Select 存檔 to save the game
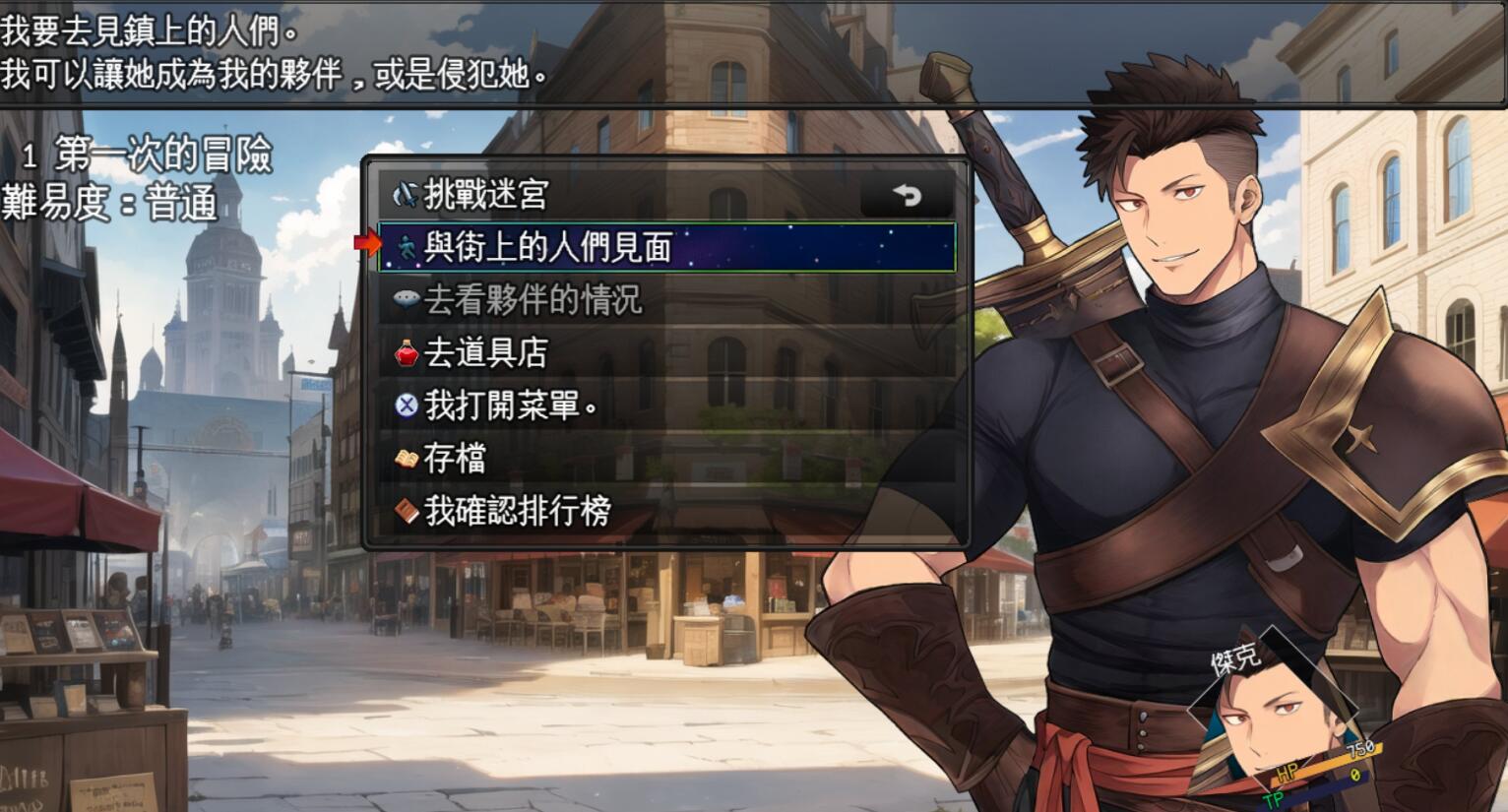This screenshot has width=1508, height=812. click(454, 458)
